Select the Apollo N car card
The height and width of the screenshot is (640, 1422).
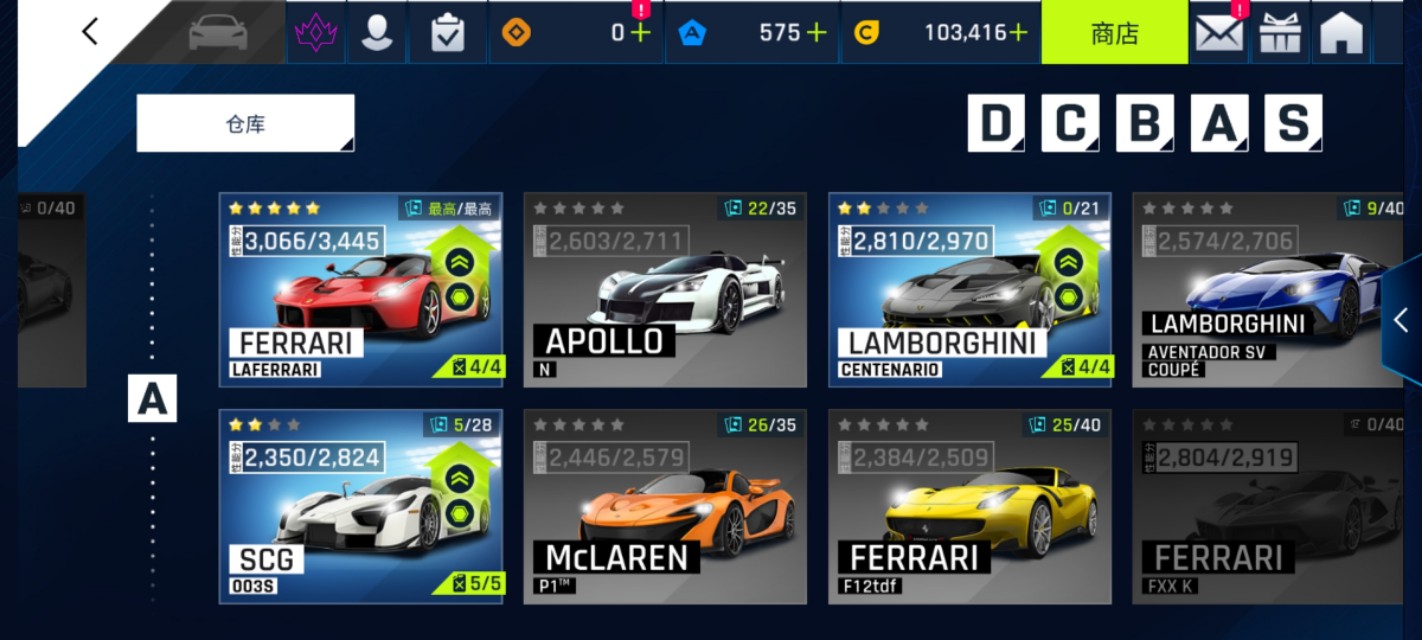[x=665, y=290]
